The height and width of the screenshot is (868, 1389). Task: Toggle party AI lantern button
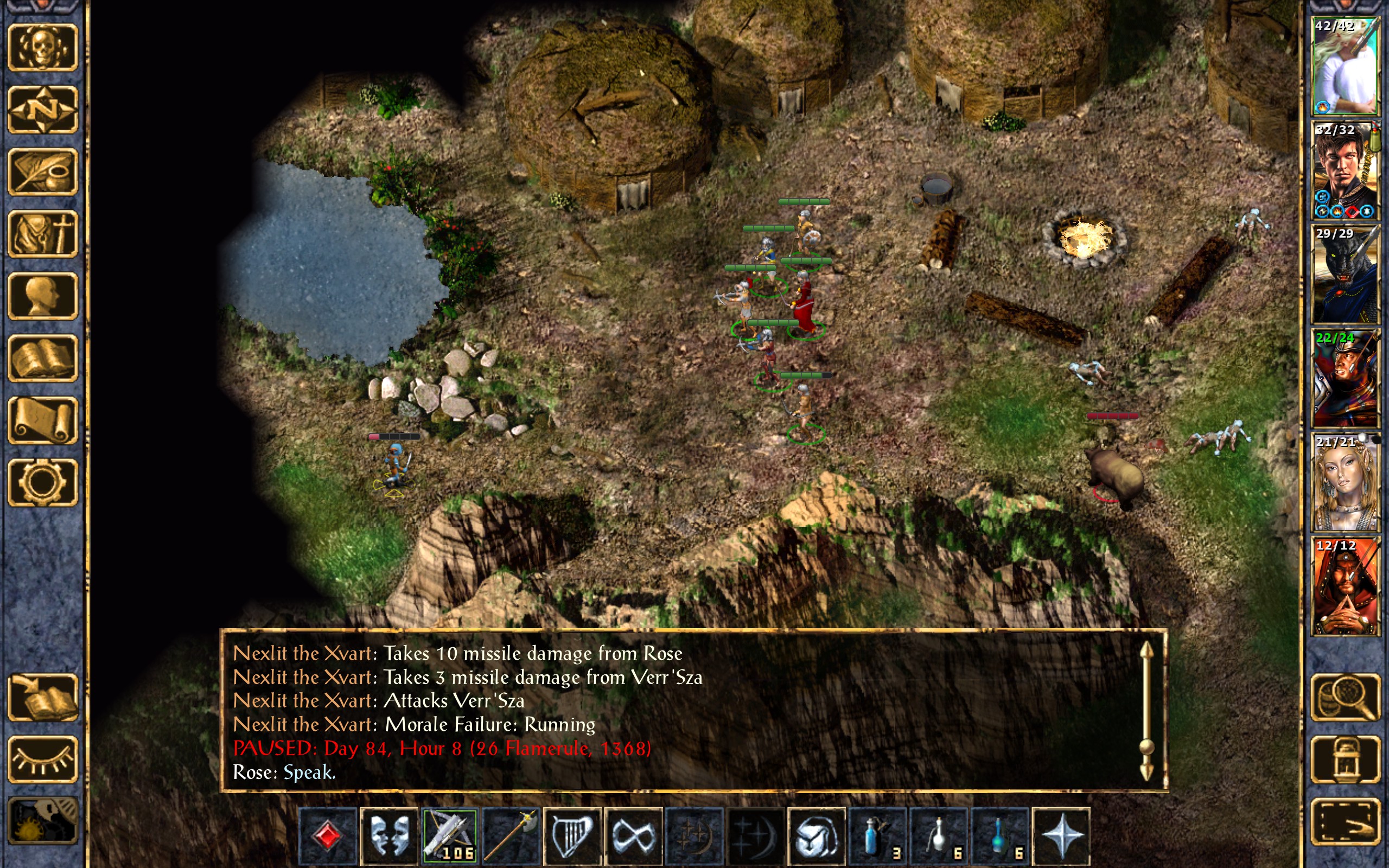(x=1345, y=759)
